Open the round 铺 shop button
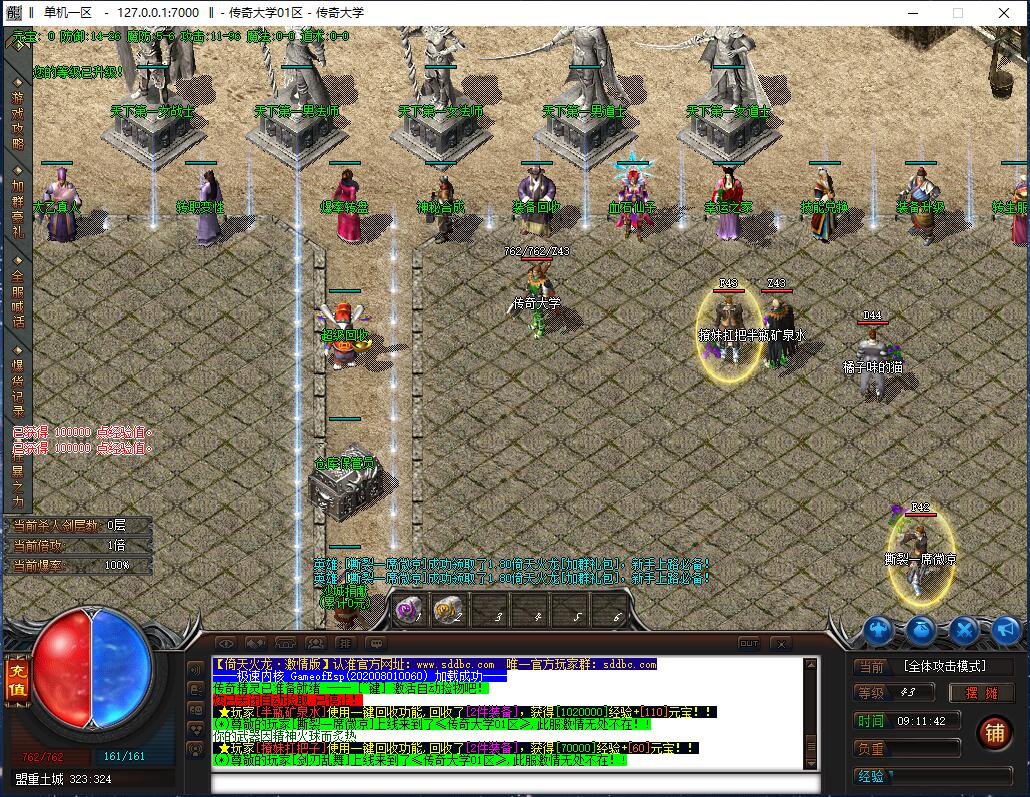Screen dimensions: 1030x797 click(x=993, y=733)
